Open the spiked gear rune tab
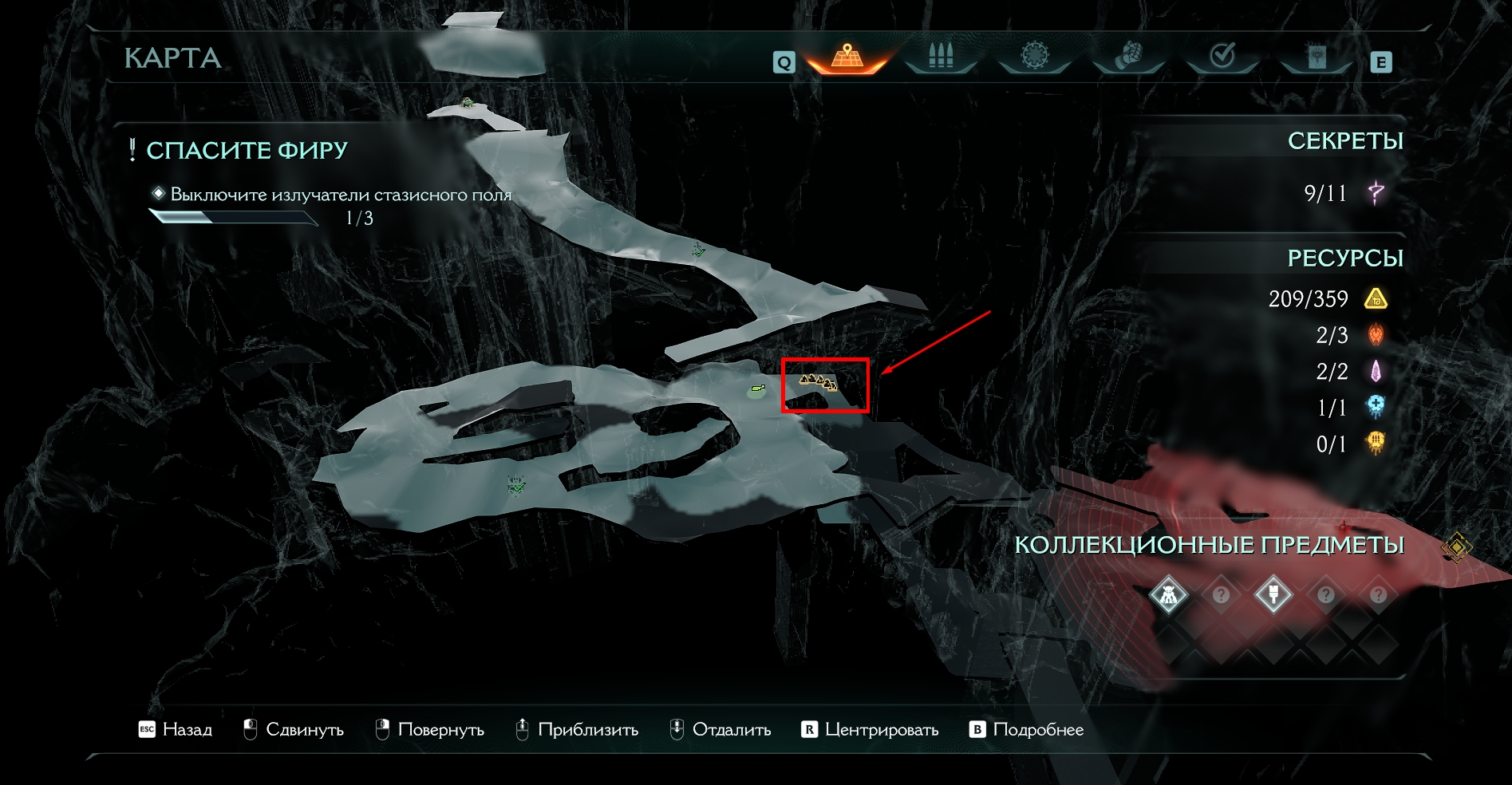This screenshot has width=1512, height=785. click(x=1034, y=56)
